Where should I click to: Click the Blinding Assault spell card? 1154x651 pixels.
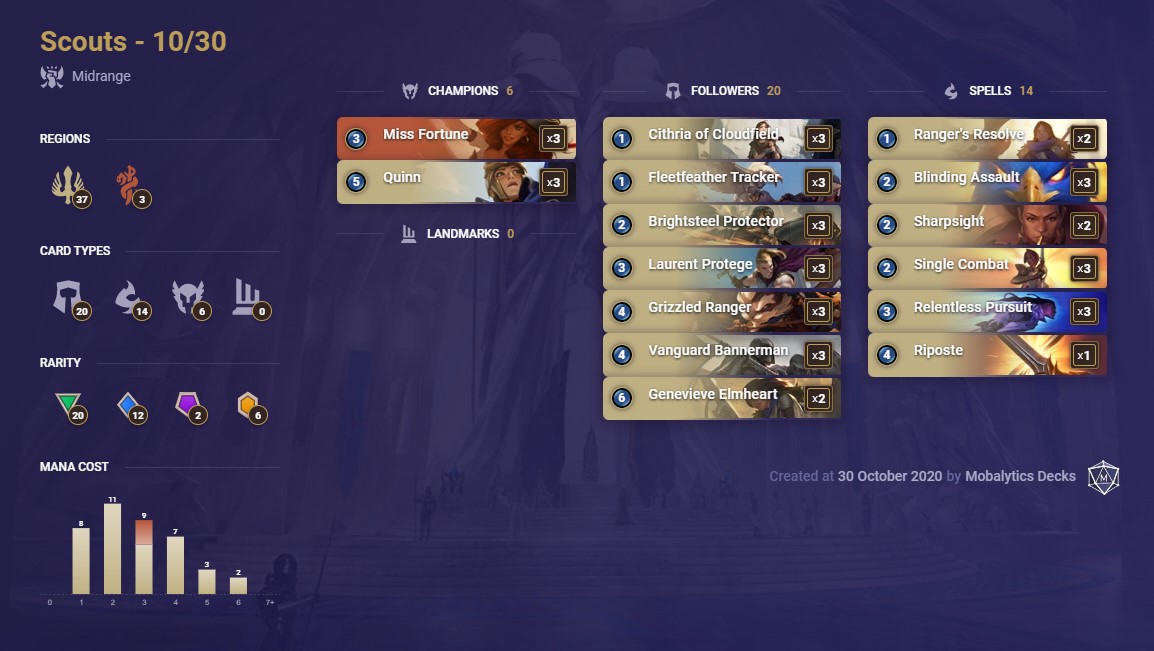(986, 182)
